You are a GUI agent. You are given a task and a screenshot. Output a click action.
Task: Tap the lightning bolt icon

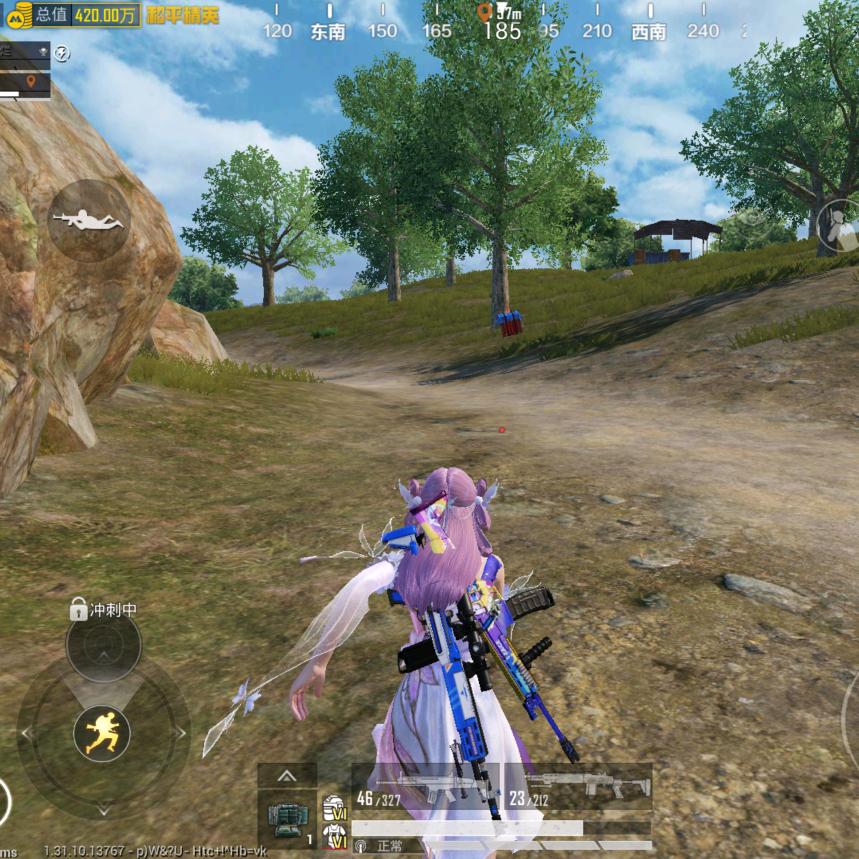pos(63,53)
